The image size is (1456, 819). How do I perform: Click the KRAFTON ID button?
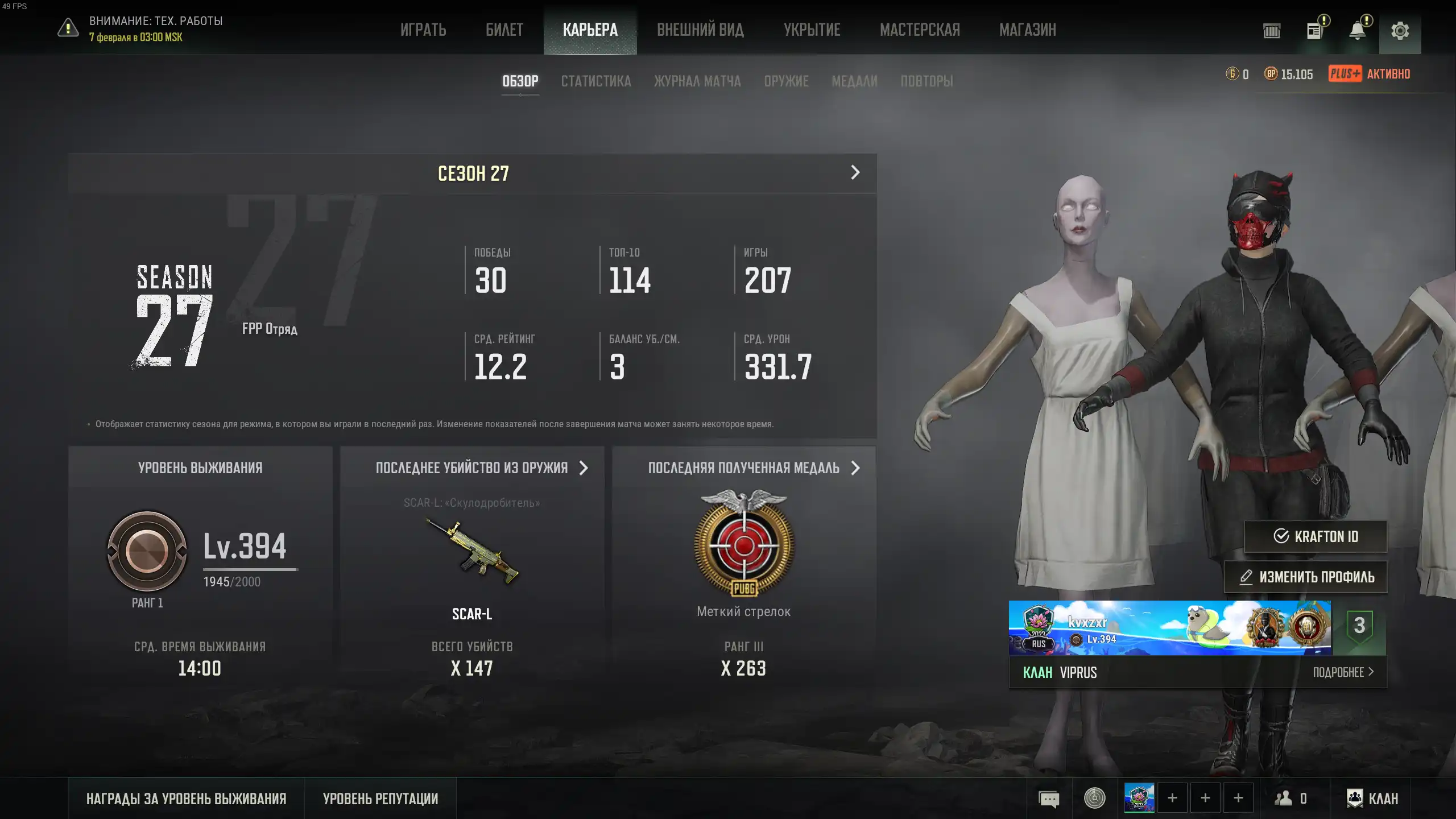tap(1316, 536)
